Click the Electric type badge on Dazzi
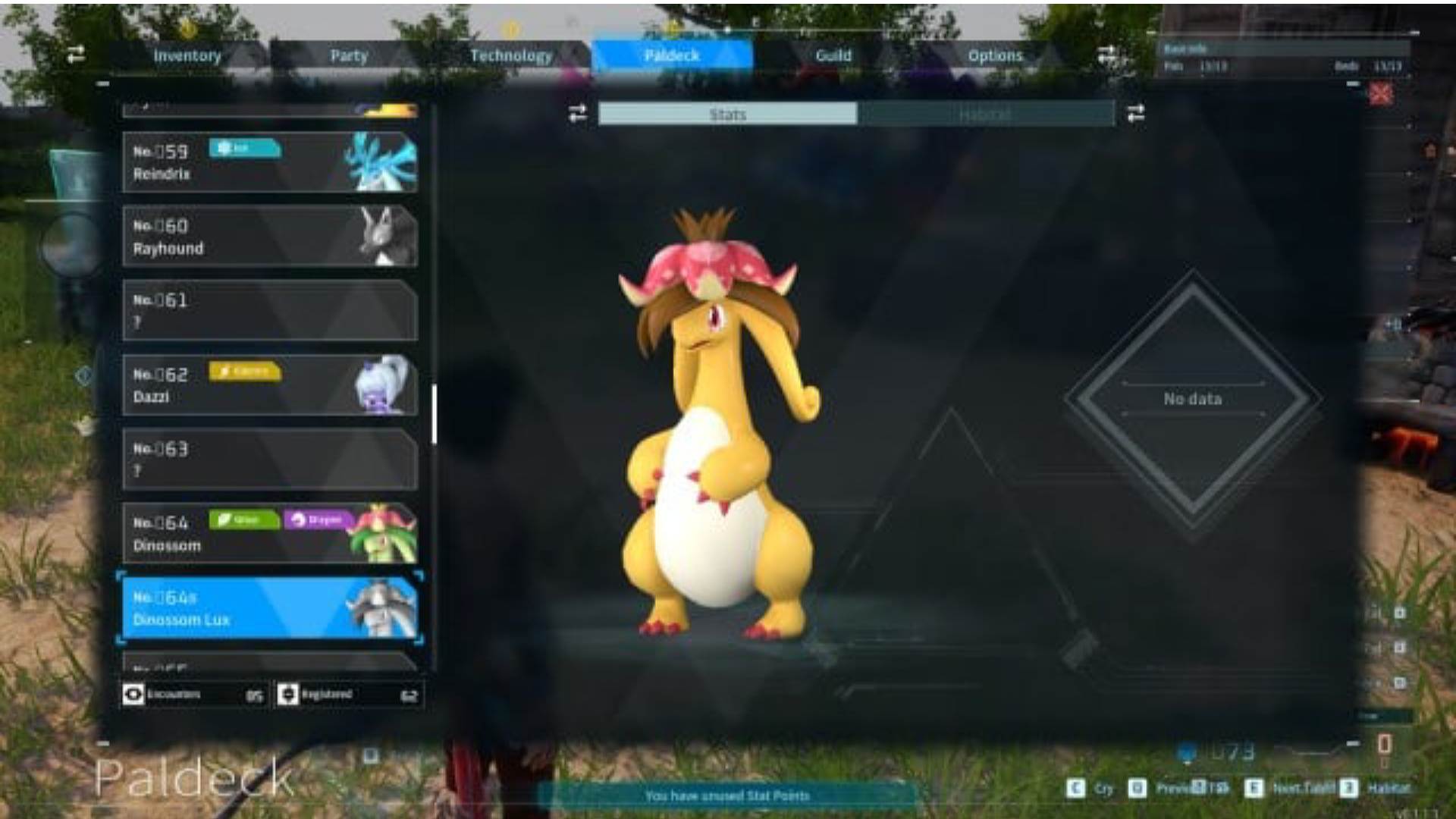This screenshot has height=819, width=1456. coord(244,372)
